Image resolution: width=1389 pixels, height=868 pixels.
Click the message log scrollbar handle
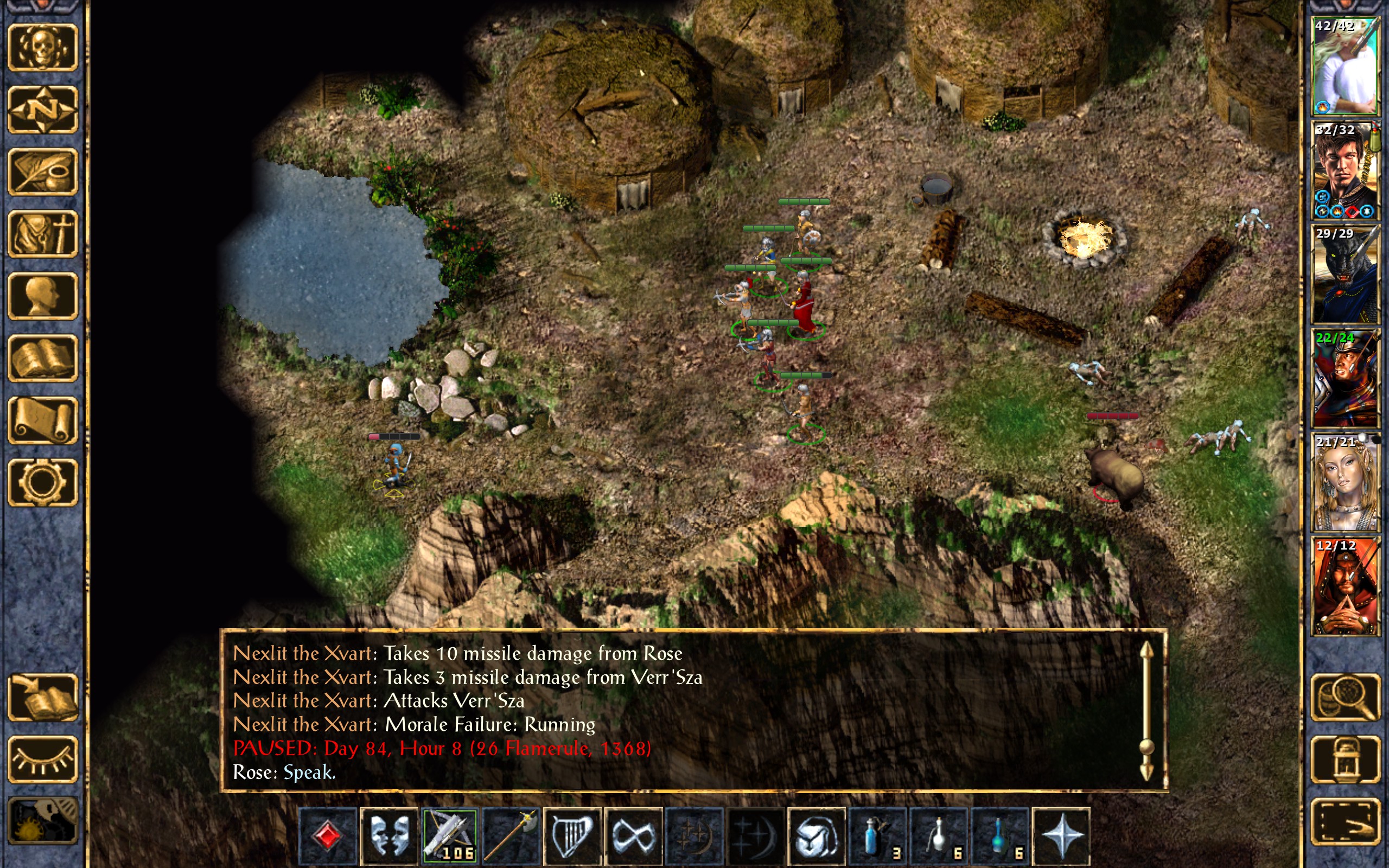coord(1146,747)
